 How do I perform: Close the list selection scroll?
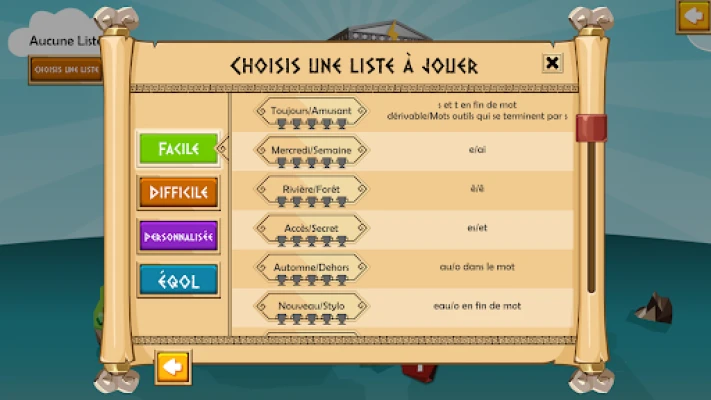click(552, 63)
